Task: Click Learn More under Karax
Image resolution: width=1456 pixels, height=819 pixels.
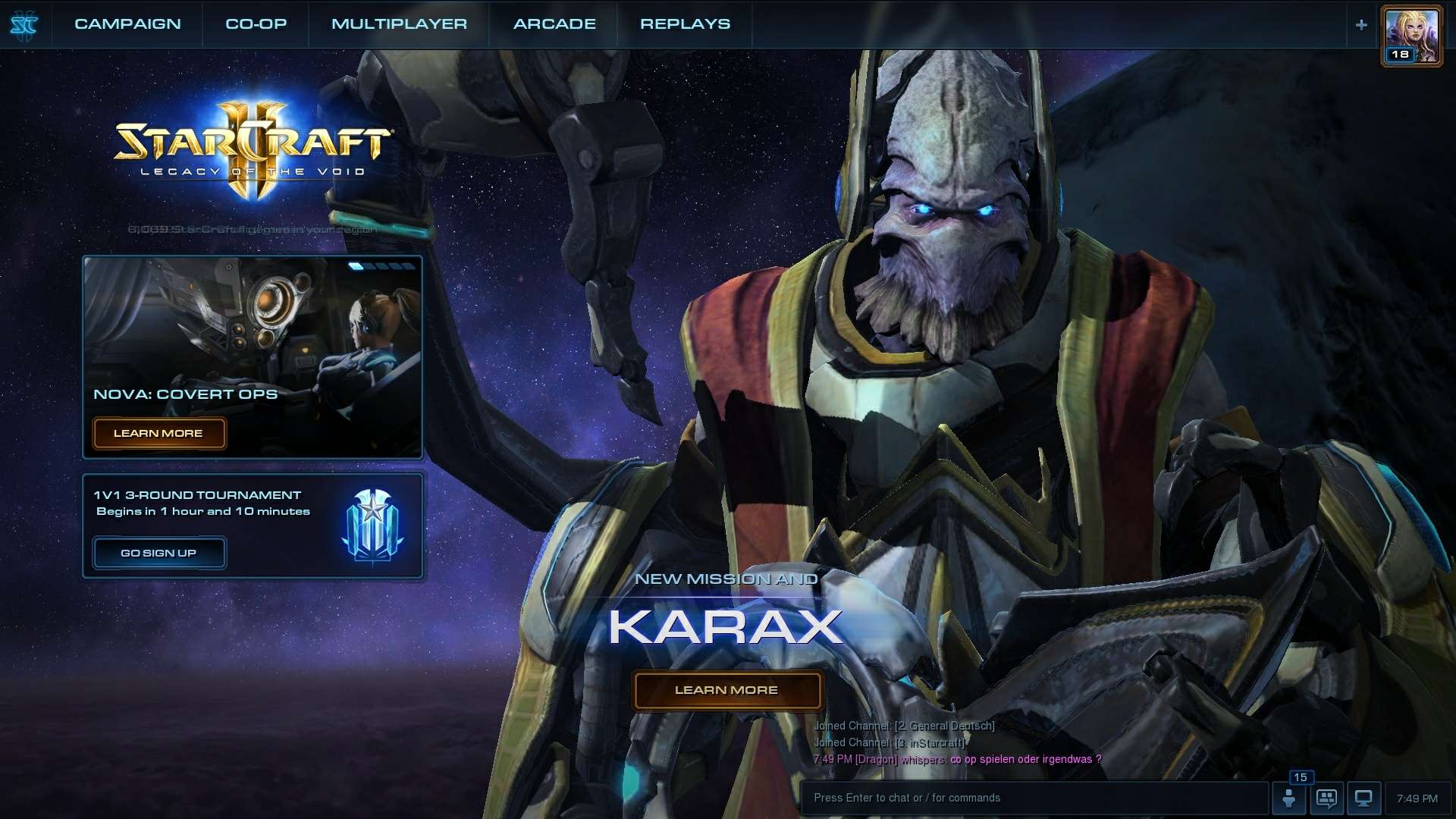Action: tap(726, 690)
